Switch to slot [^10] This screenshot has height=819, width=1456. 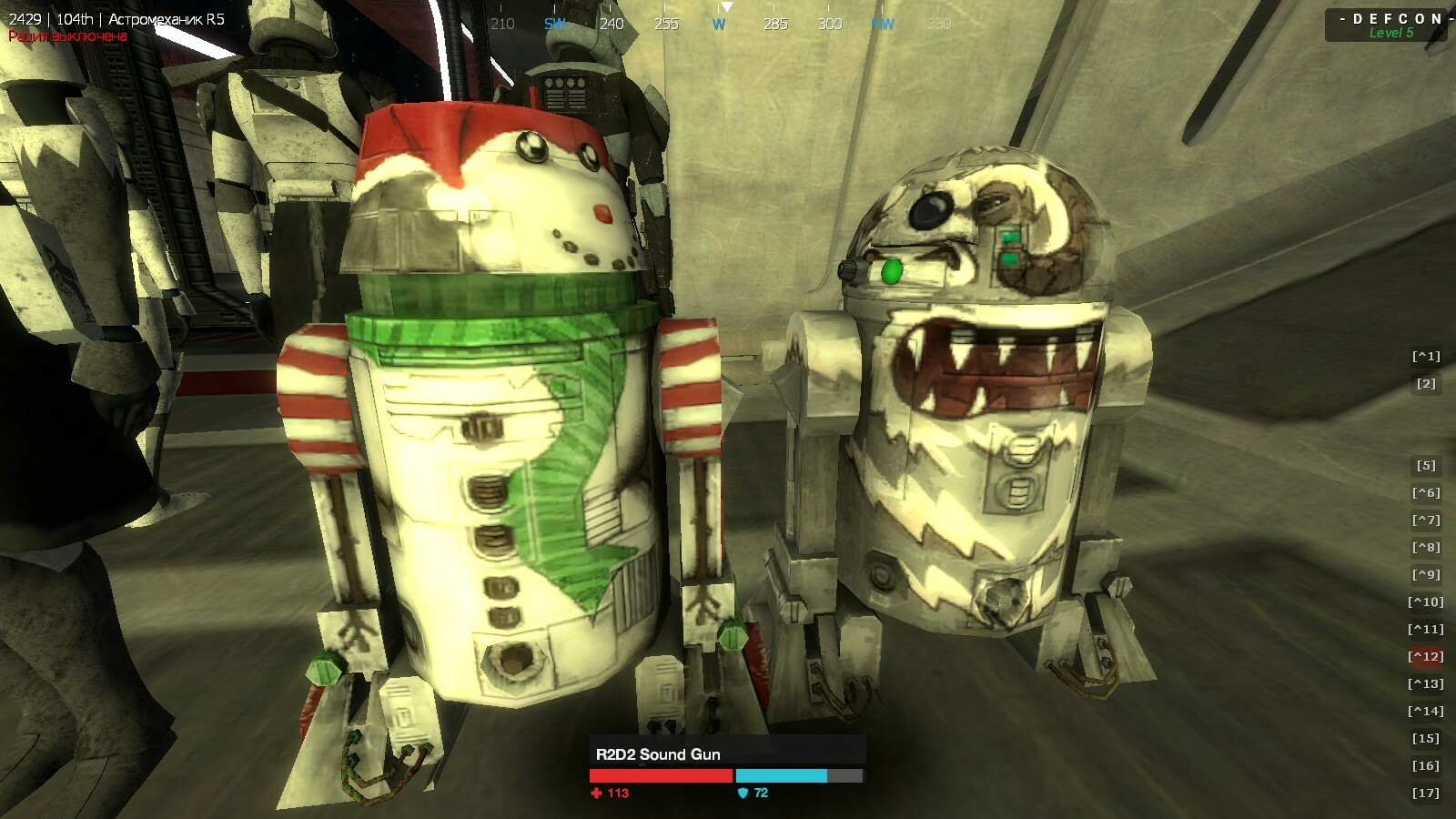pos(1426,602)
